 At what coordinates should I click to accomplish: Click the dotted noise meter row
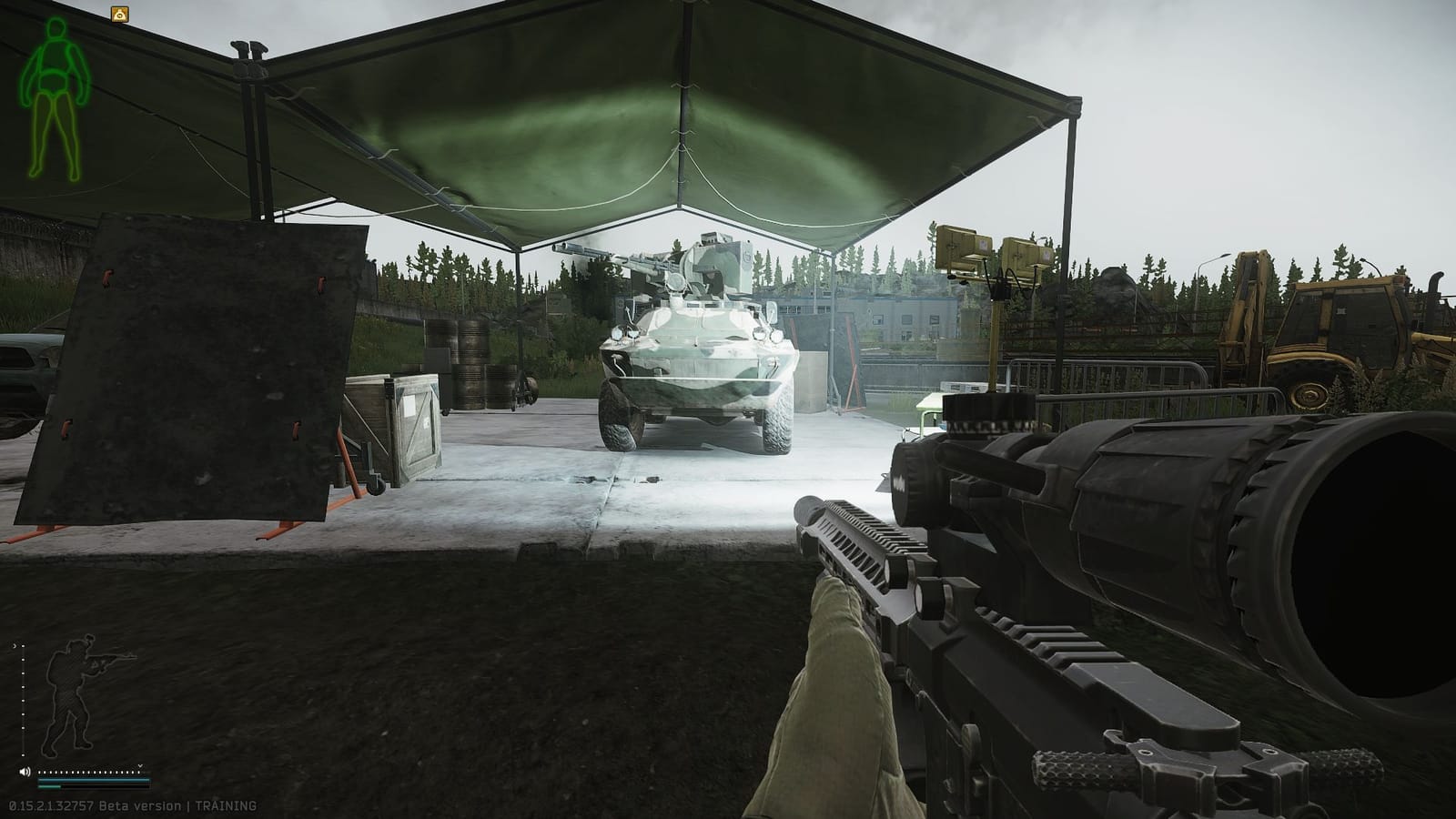(86, 772)
